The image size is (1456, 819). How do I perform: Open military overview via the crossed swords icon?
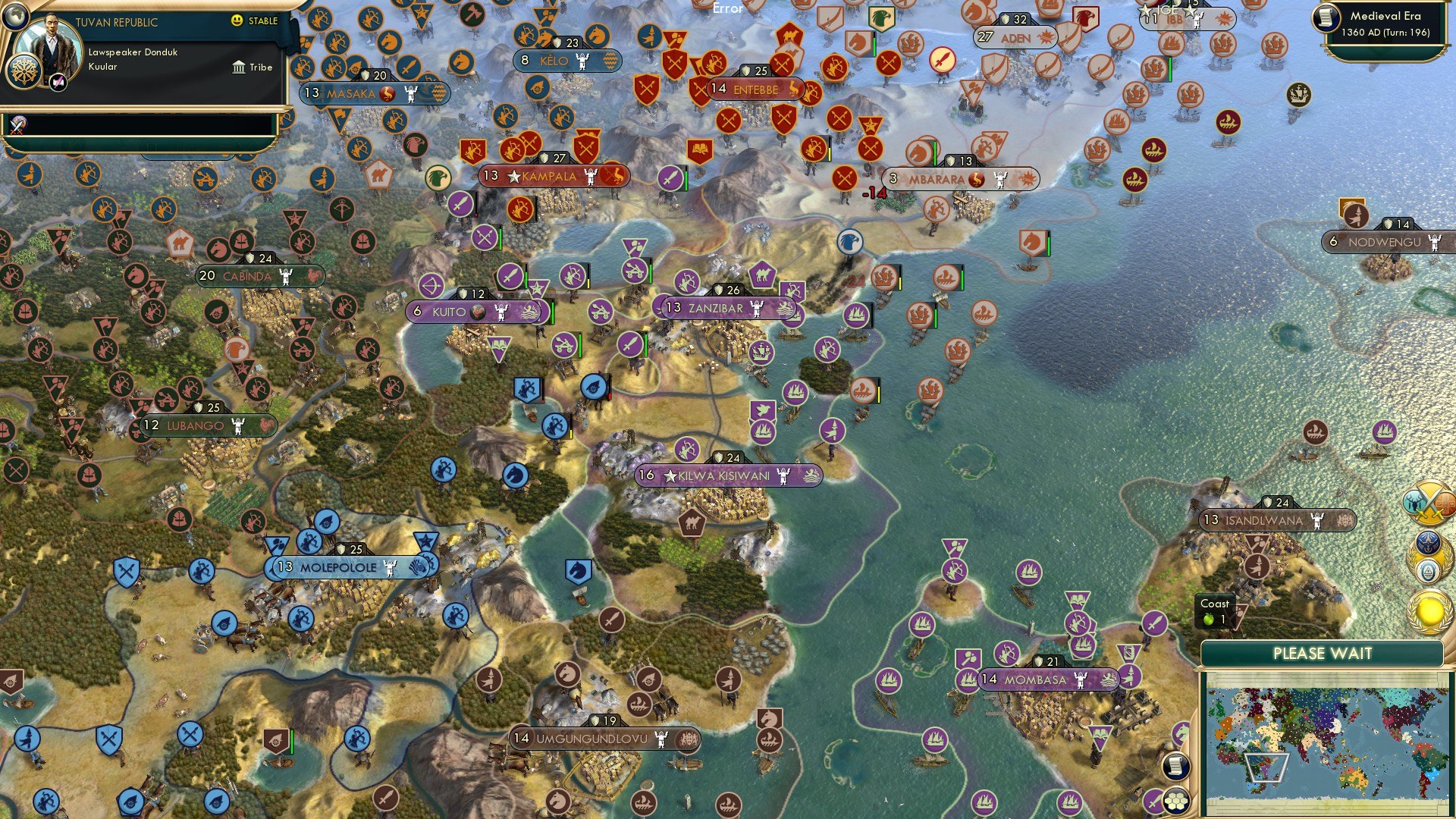point(1429,503)
